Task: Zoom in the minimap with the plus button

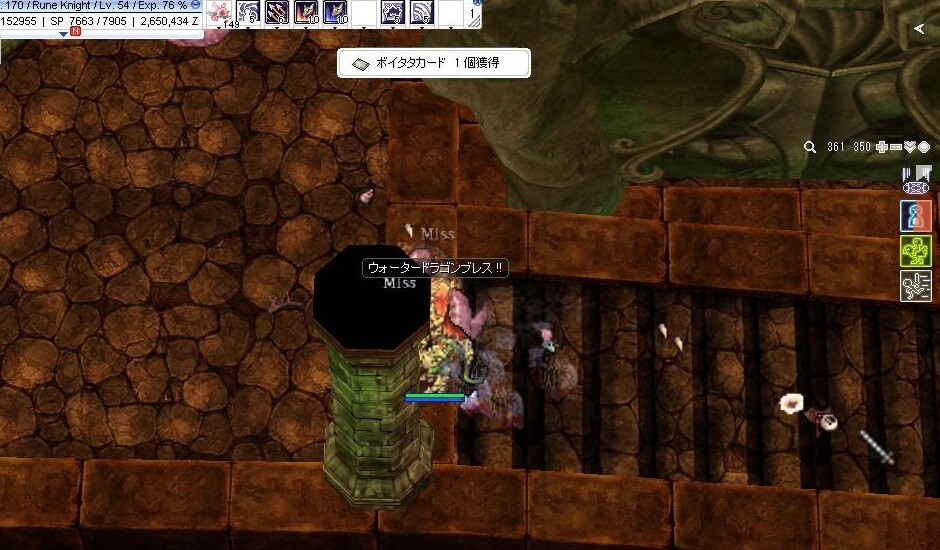Action: pos(881,147)
